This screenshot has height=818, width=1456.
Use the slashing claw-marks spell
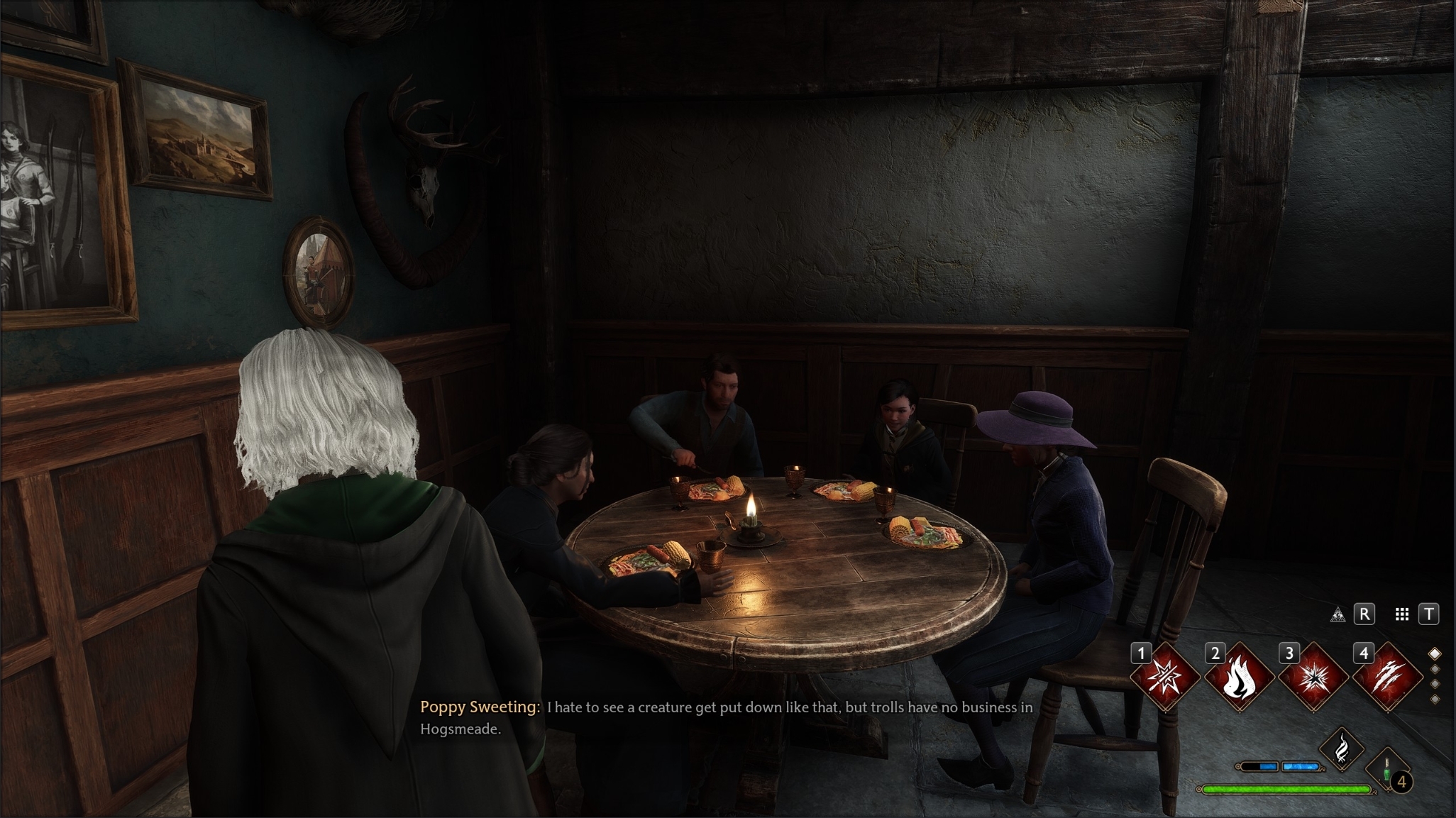[x=1388, y=678]
